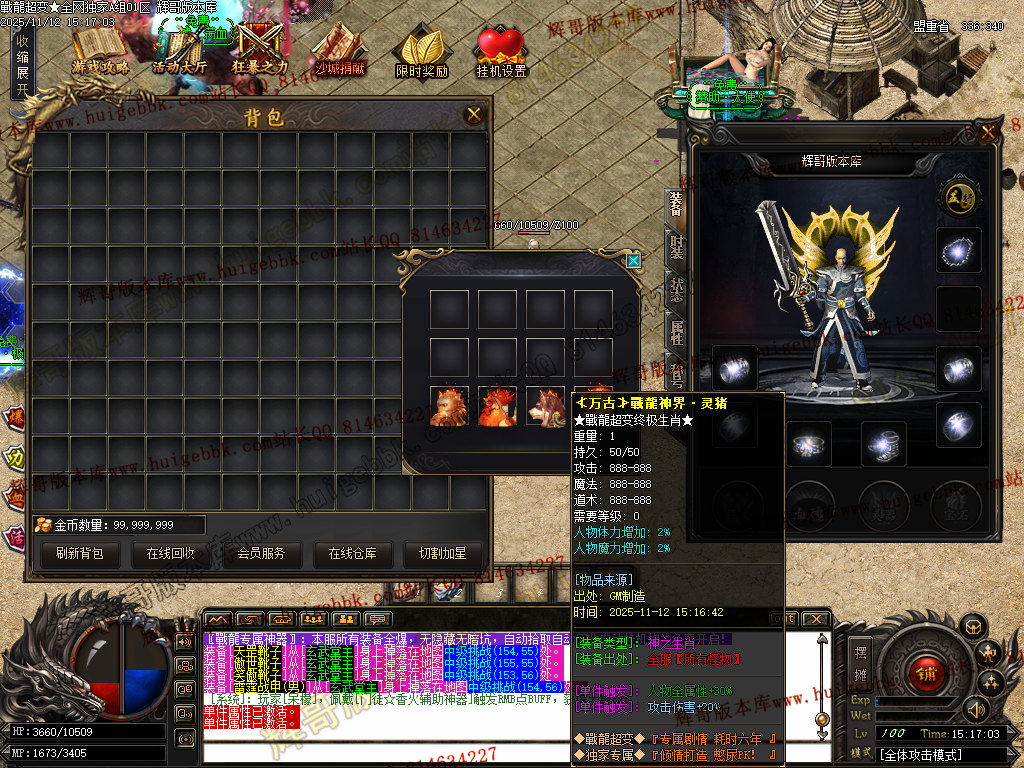Close the character equipment window
Screen dimensions: 1024x768
pos(988,131)
